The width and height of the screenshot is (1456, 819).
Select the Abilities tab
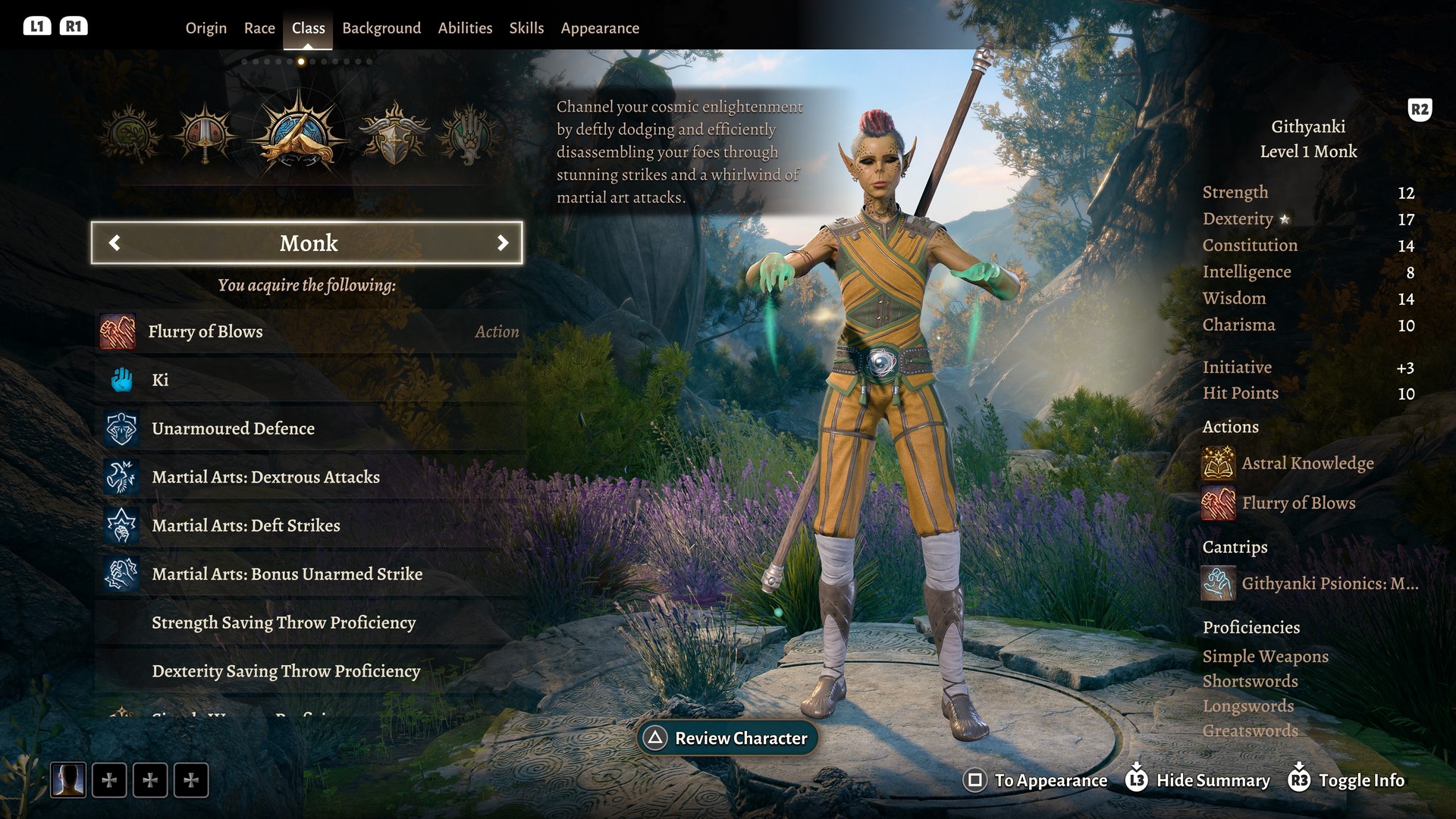465,28
